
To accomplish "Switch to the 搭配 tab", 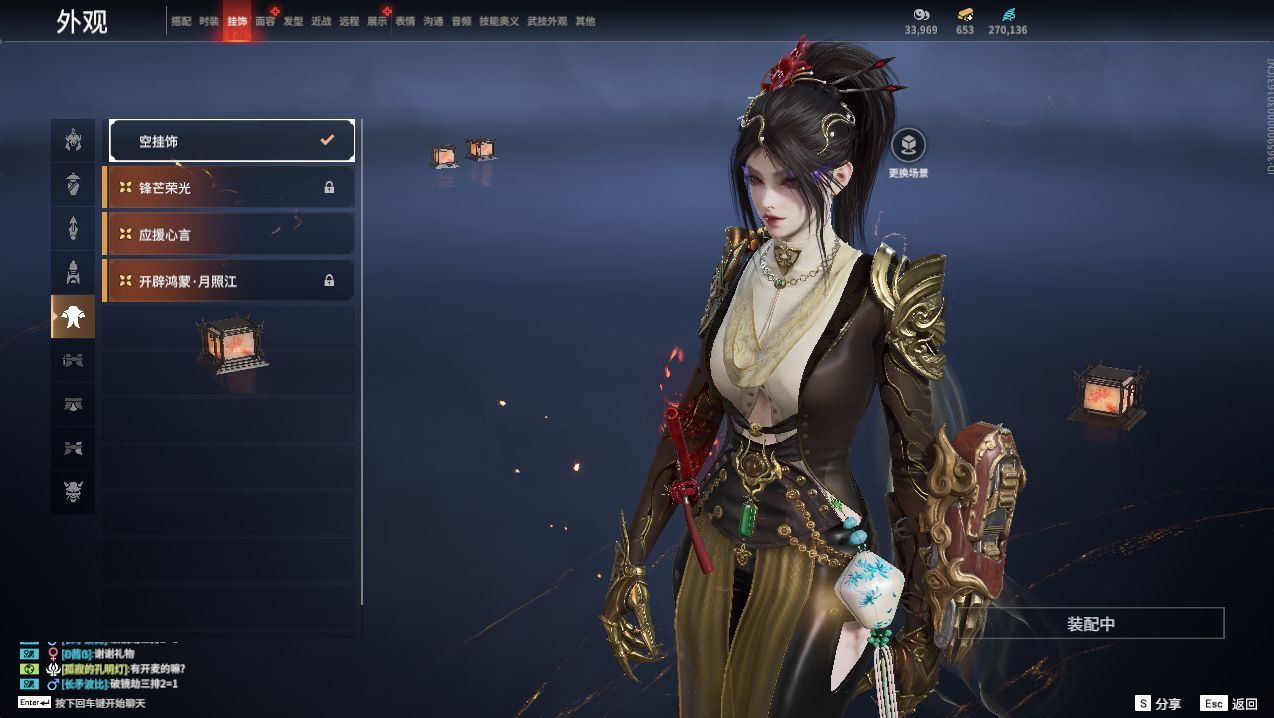I will [x=181, y=21].
